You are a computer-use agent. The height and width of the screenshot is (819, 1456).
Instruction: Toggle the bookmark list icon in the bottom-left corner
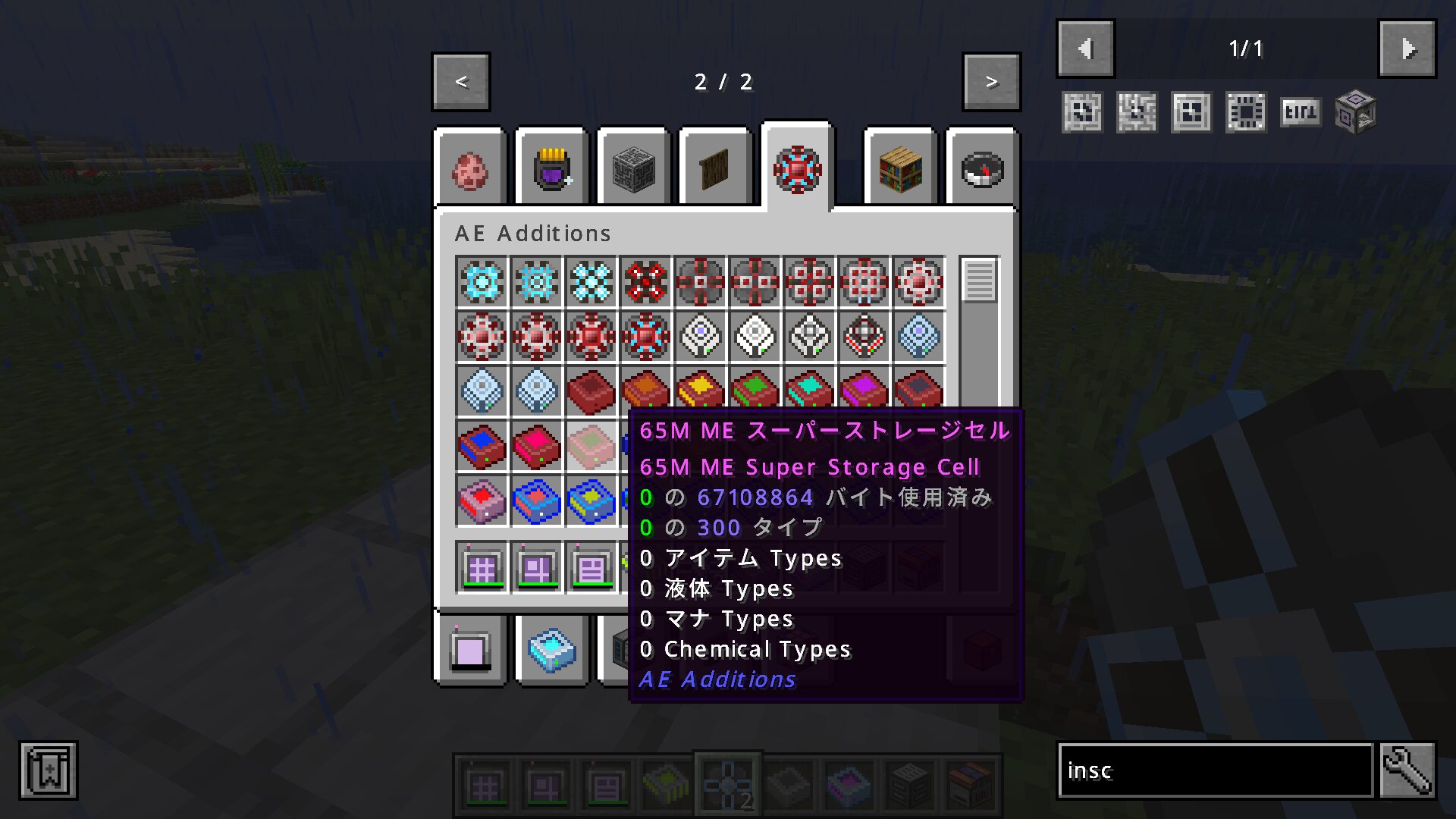click(48, 770)
